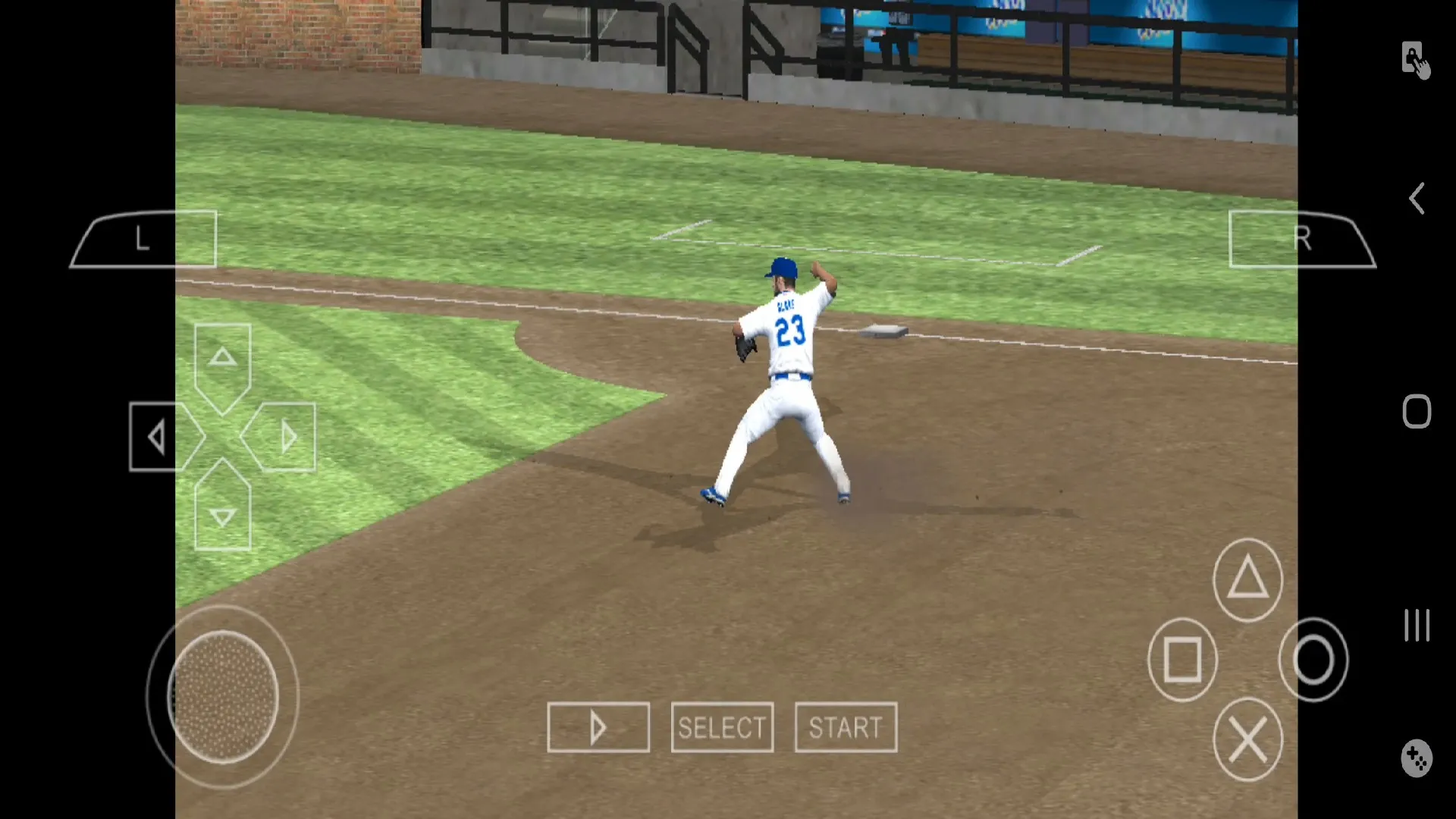The height and width of the screenshot is (819, 1456).
Task: Tap the back chevron on the right edge
Action: 1417,198
